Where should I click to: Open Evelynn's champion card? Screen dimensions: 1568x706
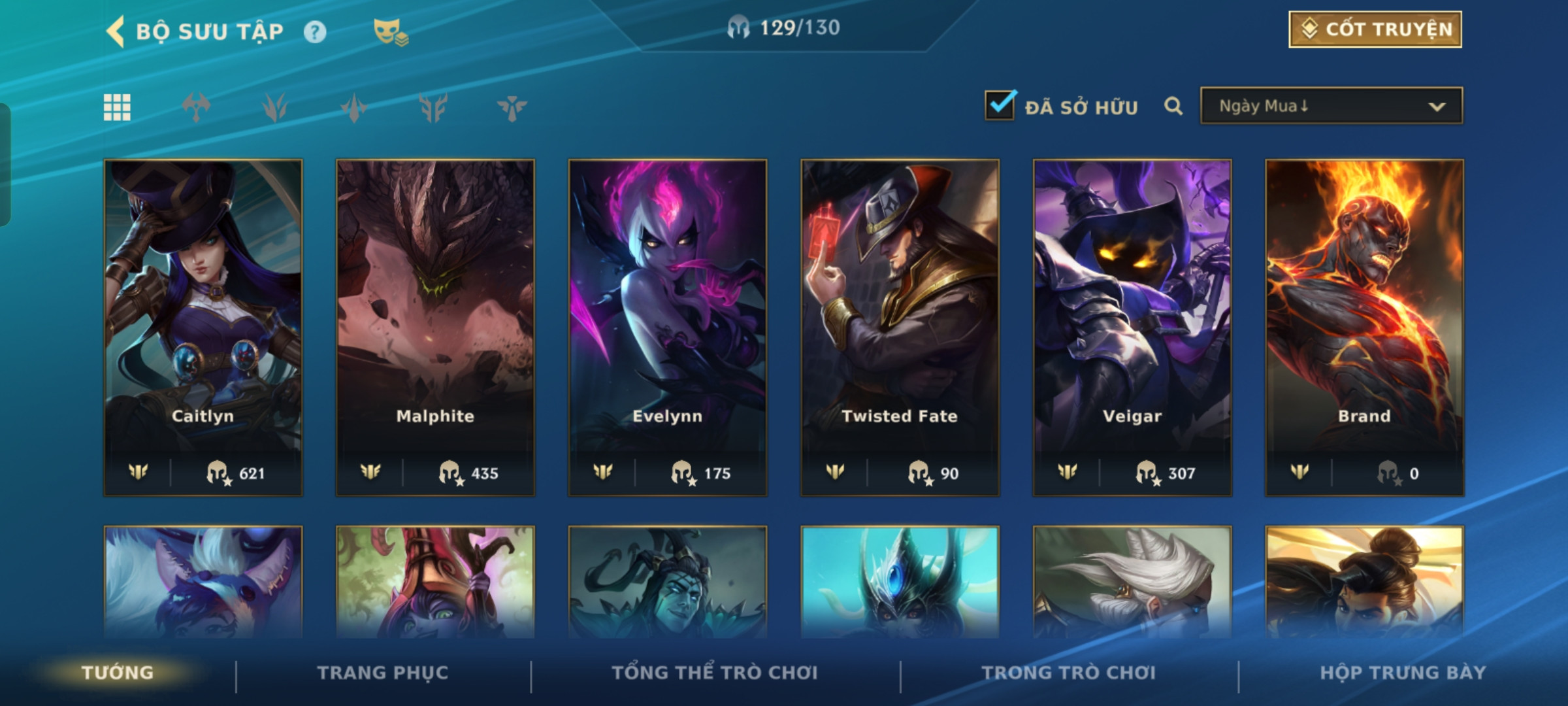pyautogui.click(x=667, y=327)
